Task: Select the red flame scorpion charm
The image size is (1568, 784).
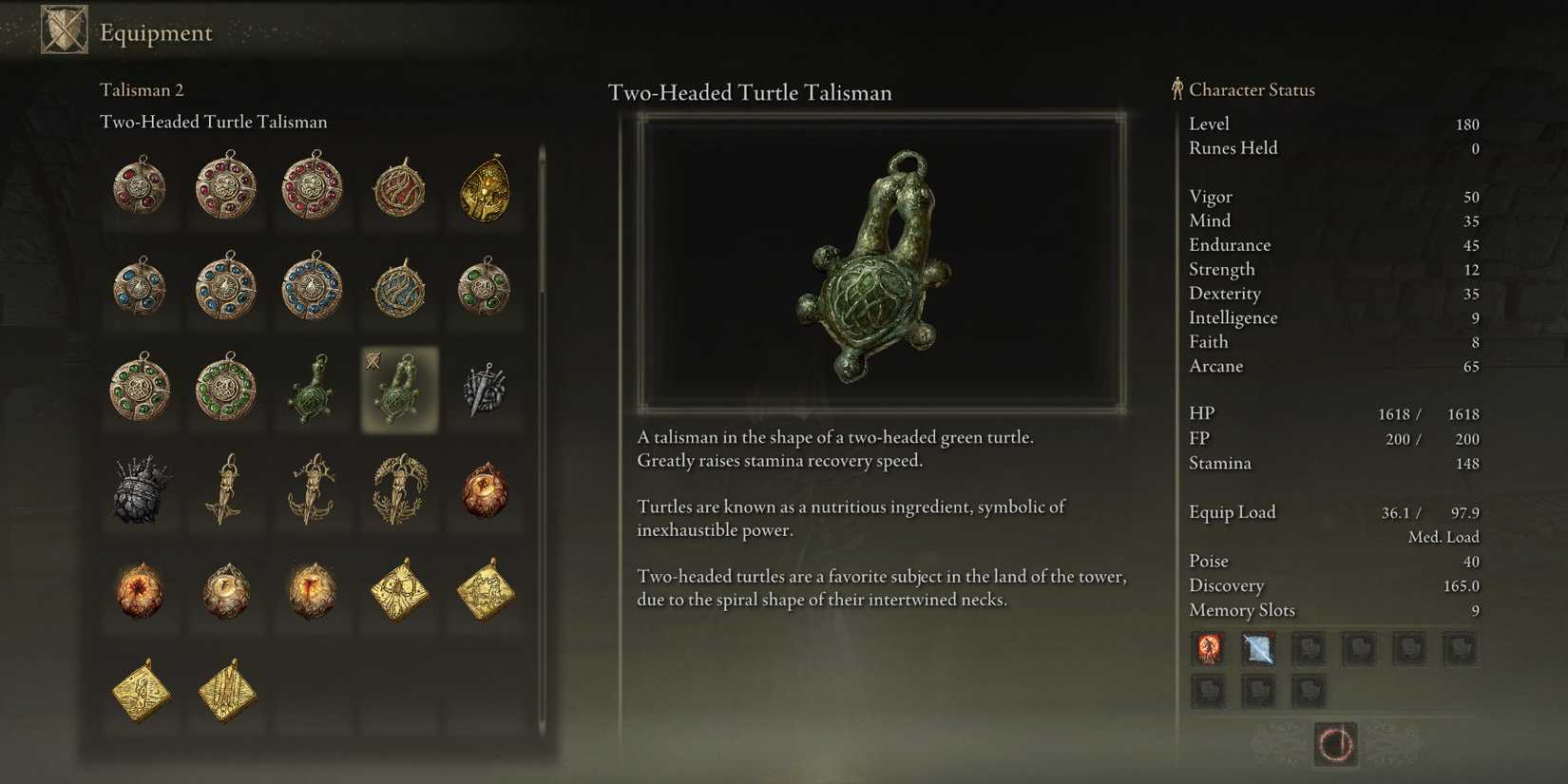Action: pyautogui.click(x=397, y=188)
